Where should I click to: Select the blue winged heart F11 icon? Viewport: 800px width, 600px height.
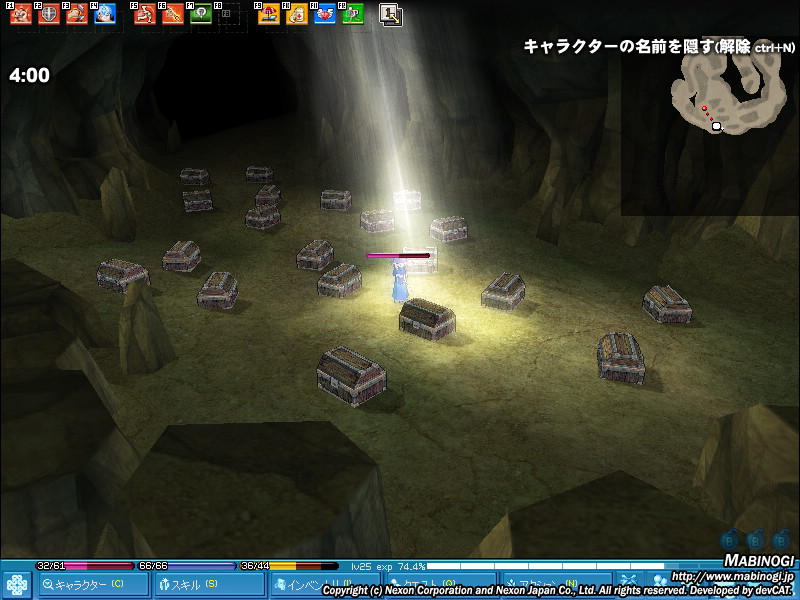[x=325, y=14]
